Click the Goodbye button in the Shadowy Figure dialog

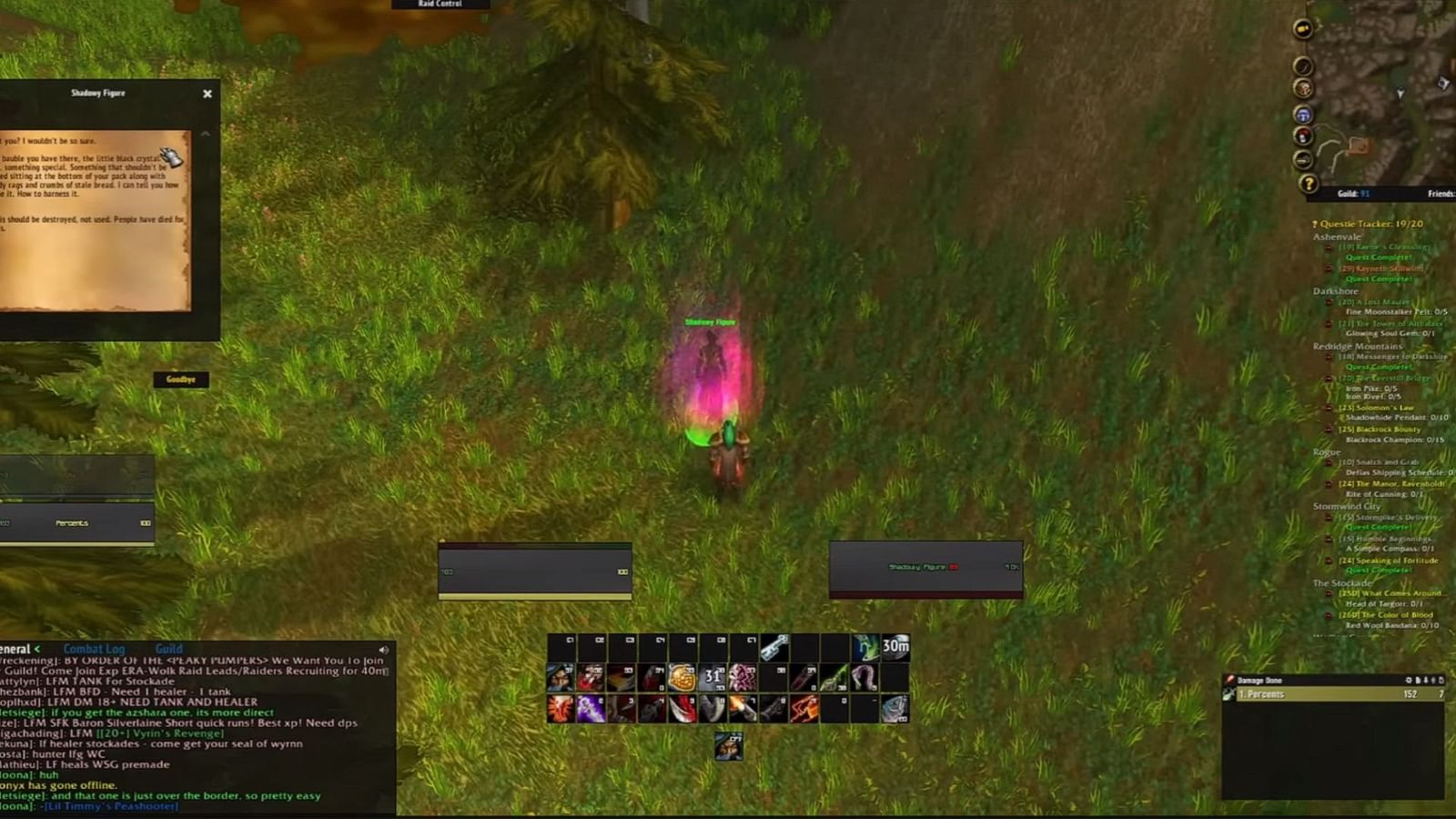pos(183,379)
